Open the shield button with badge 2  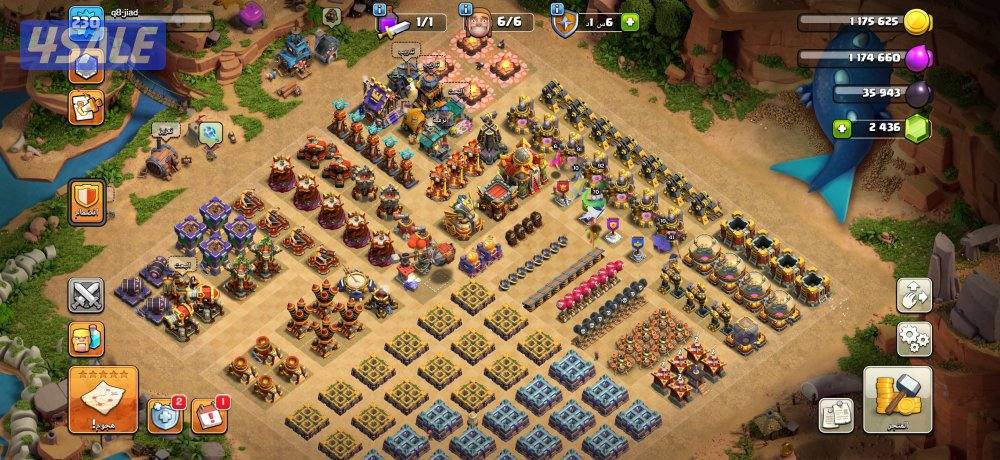[x=165, y=415]
